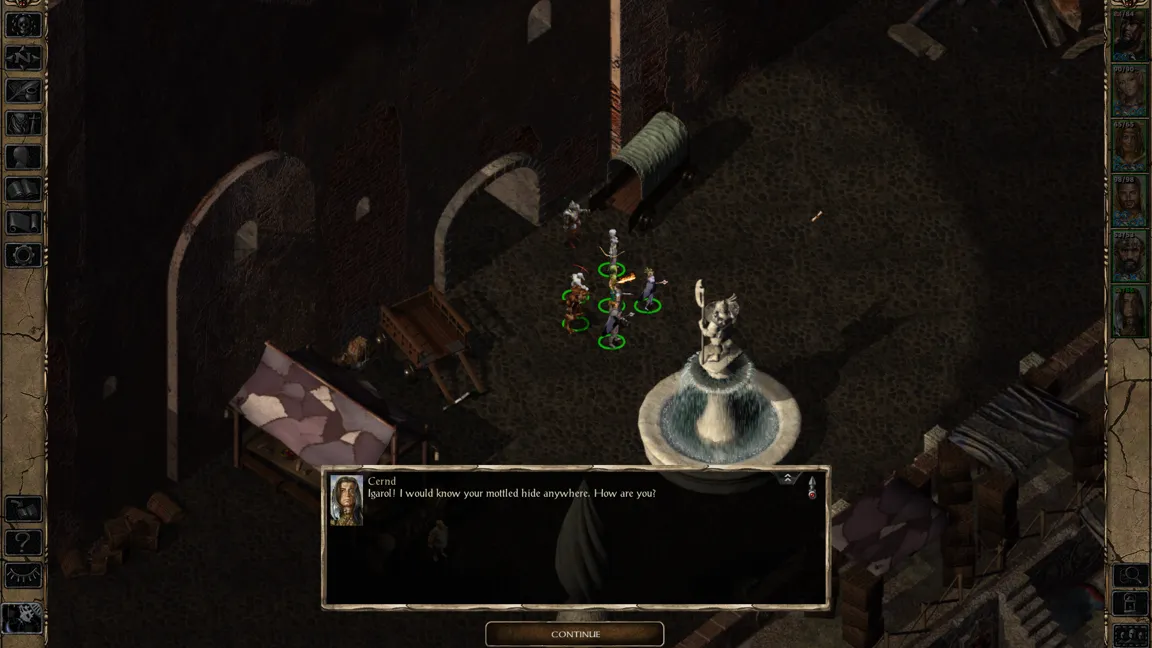Open the mage spellbook icon
Image resolution: width=1152 pixels, height=648 pixels.
tap(24, 189)
